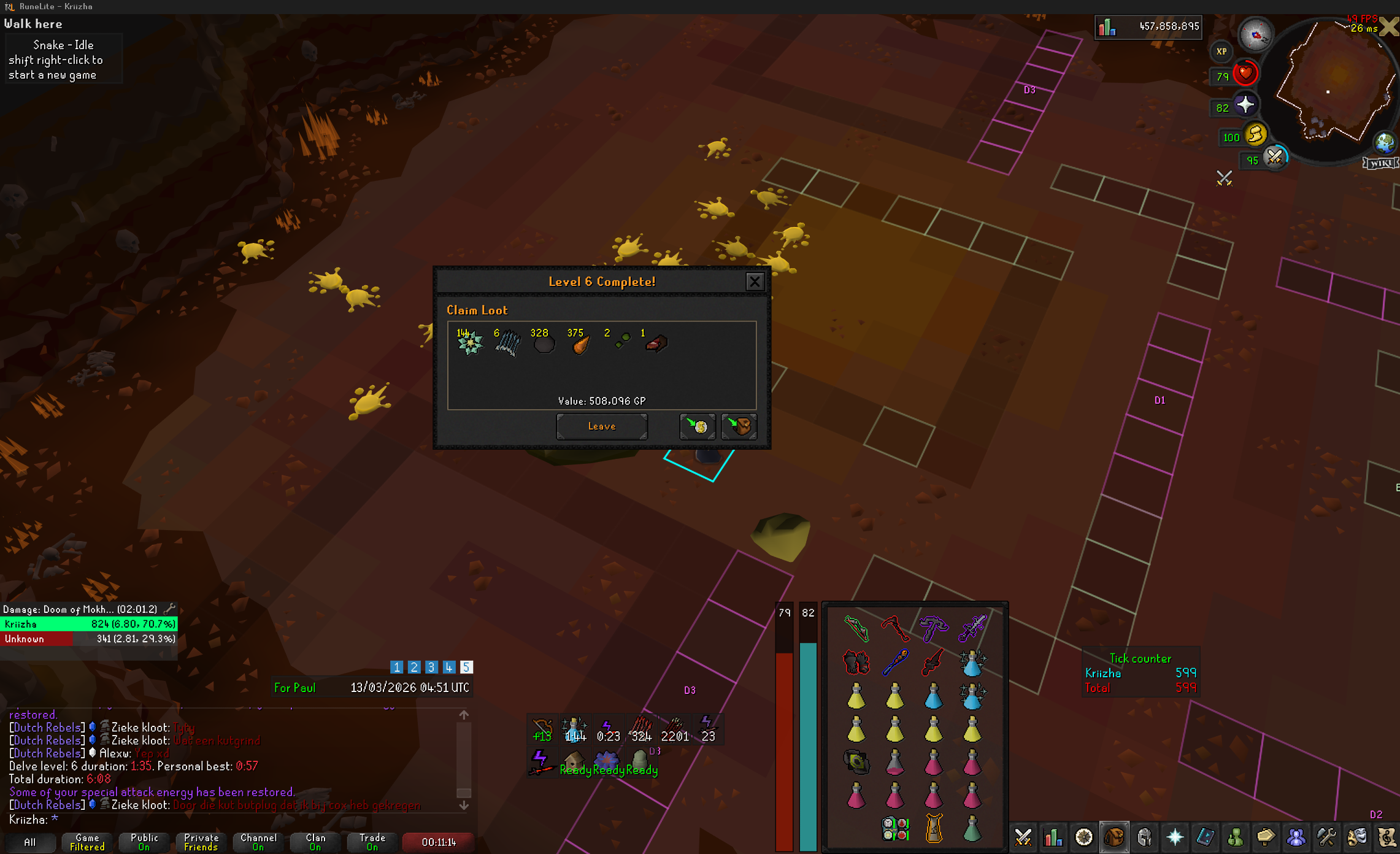Image resolution: width=1400 pixels, height=854 pixels.
Task: Click the compass above the minimap
Action: point(1256,34)
